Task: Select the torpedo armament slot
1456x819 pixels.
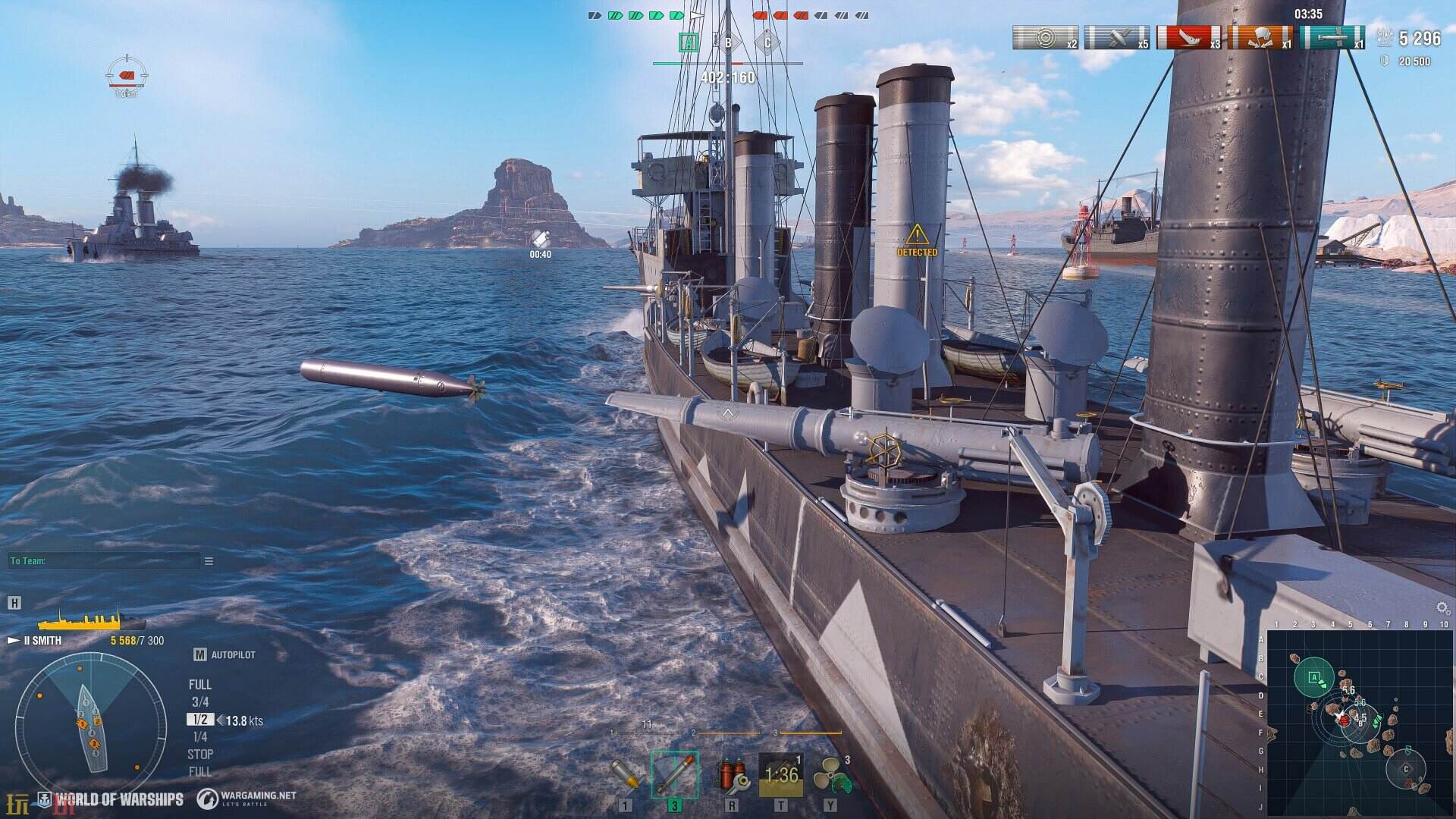Action: [674, 773]
